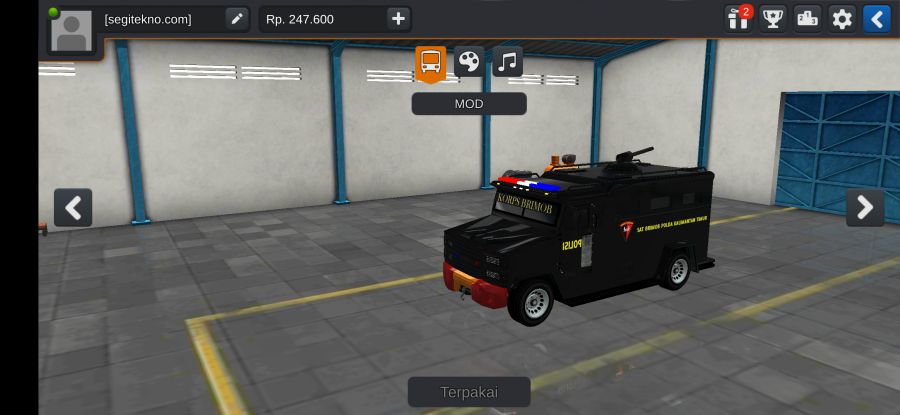
Task: Switch to the music note horn tab
Action: pyautogui.click(x=507, y=62)
